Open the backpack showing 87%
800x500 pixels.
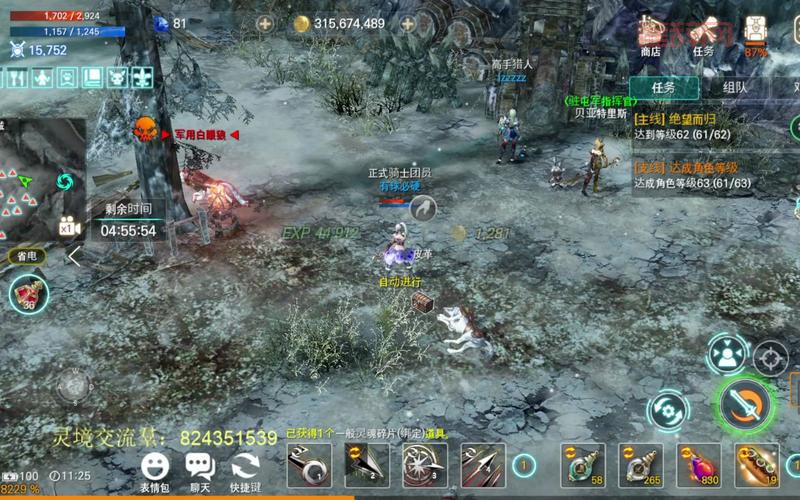pos(755,34)
